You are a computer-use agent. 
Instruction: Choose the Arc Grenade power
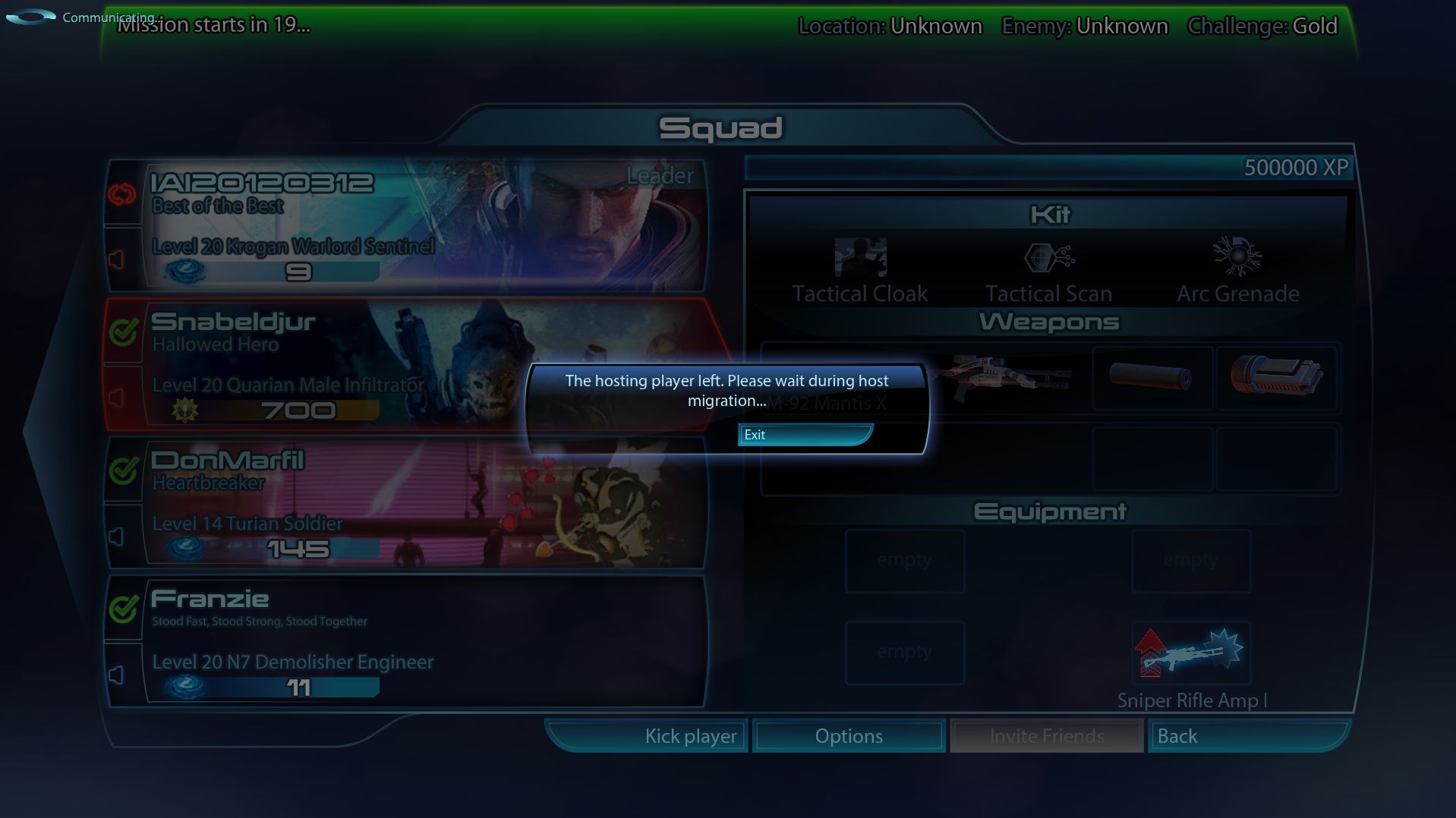(1237, 271)
